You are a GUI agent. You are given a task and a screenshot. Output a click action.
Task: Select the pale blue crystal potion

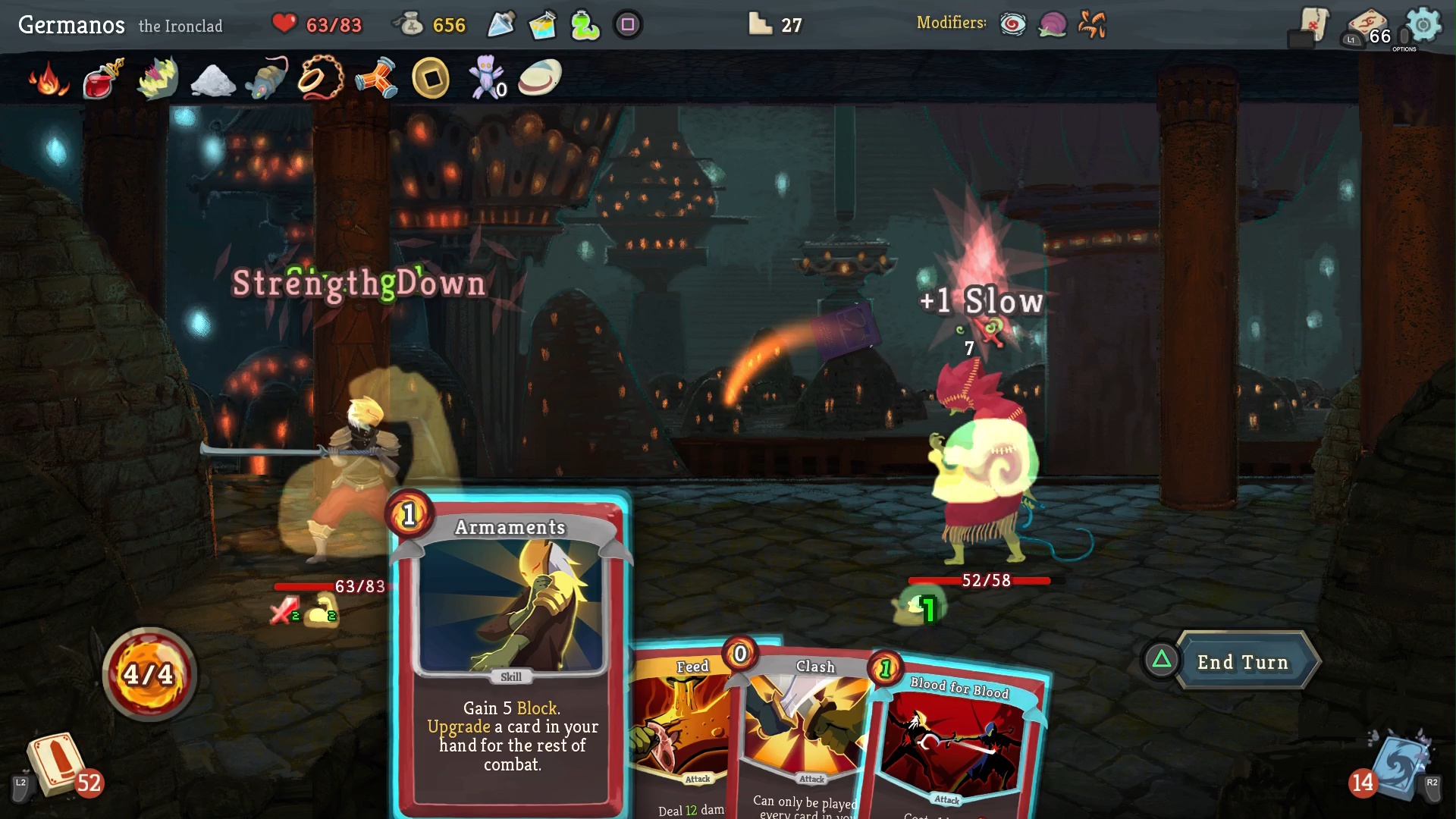(501, 25)
